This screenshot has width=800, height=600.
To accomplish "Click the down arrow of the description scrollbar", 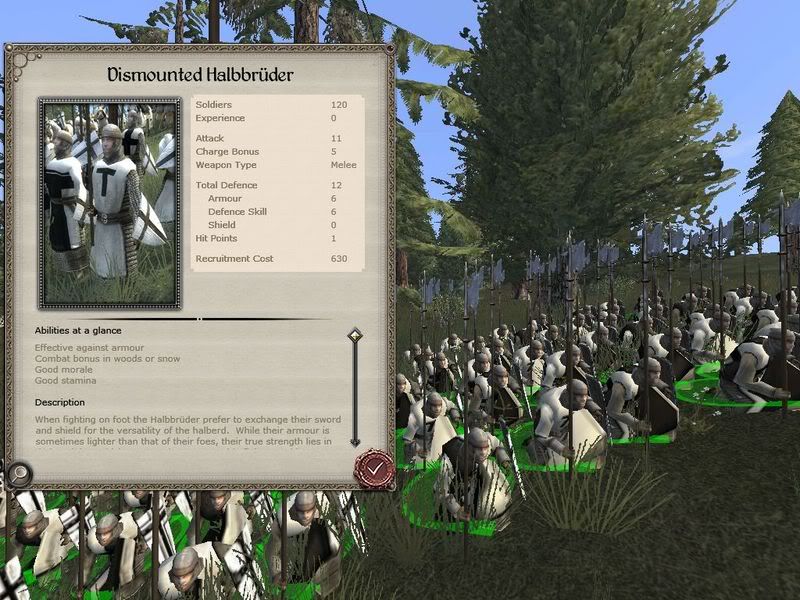I will click(x=354, y=440).
